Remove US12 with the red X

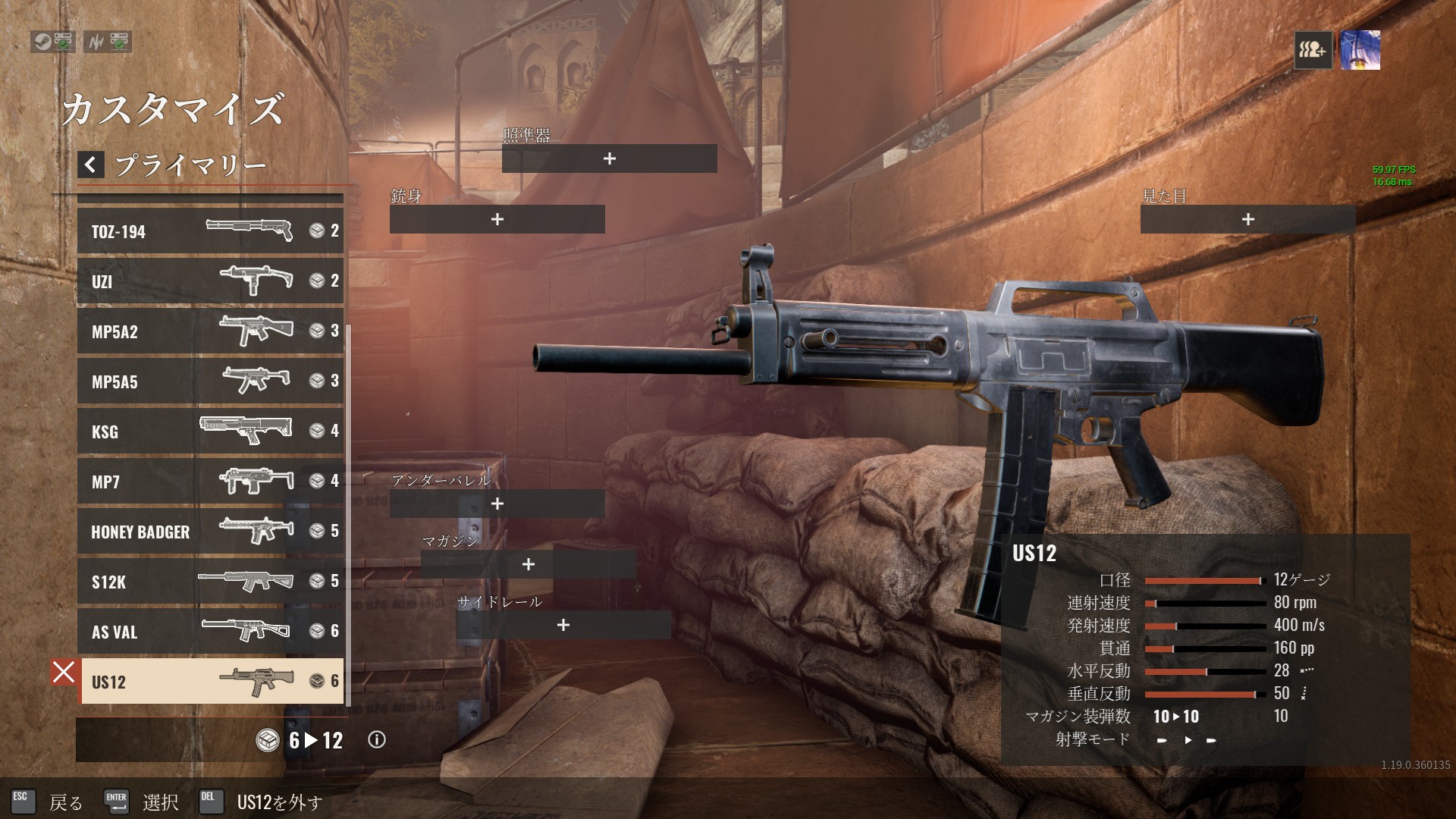pos(64,672)
